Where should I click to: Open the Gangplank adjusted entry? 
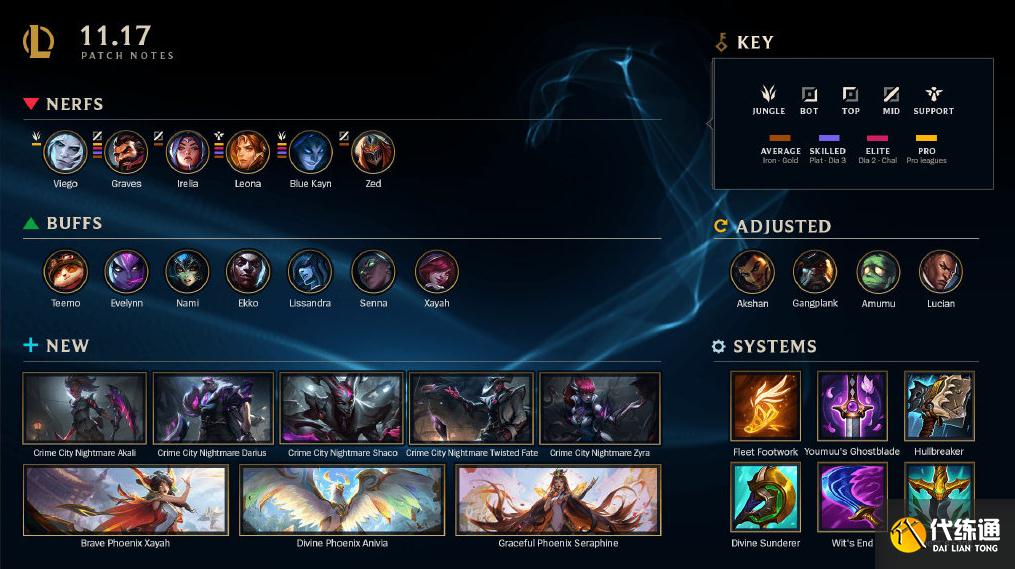coord(815,272)
